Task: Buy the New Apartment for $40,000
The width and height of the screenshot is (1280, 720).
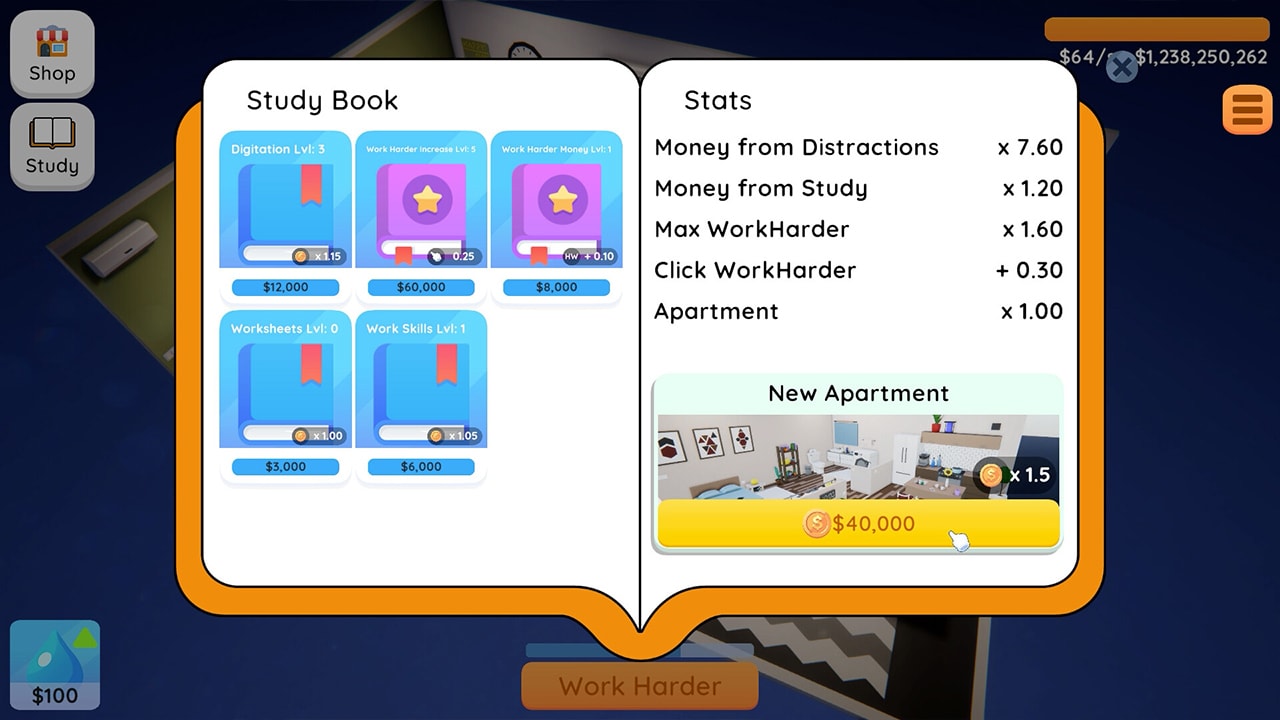Action: pos(858,524)
